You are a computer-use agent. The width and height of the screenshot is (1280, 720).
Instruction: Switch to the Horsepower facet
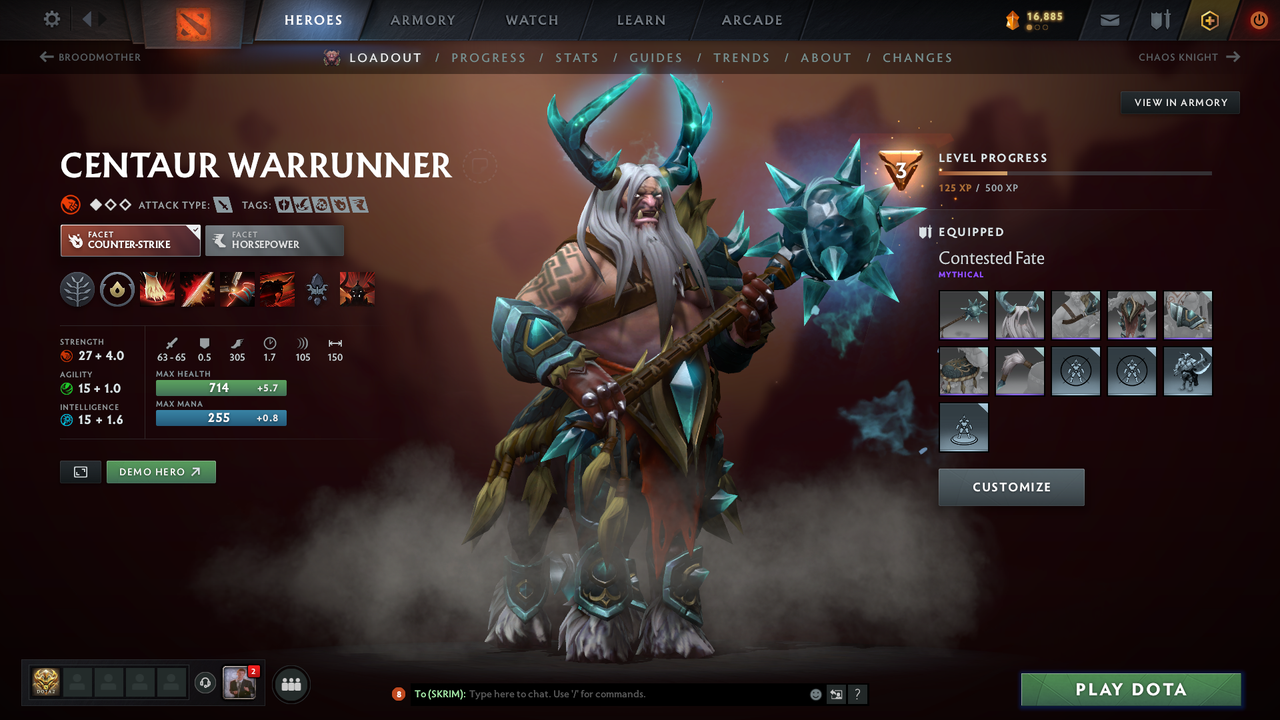coord(275,240)
